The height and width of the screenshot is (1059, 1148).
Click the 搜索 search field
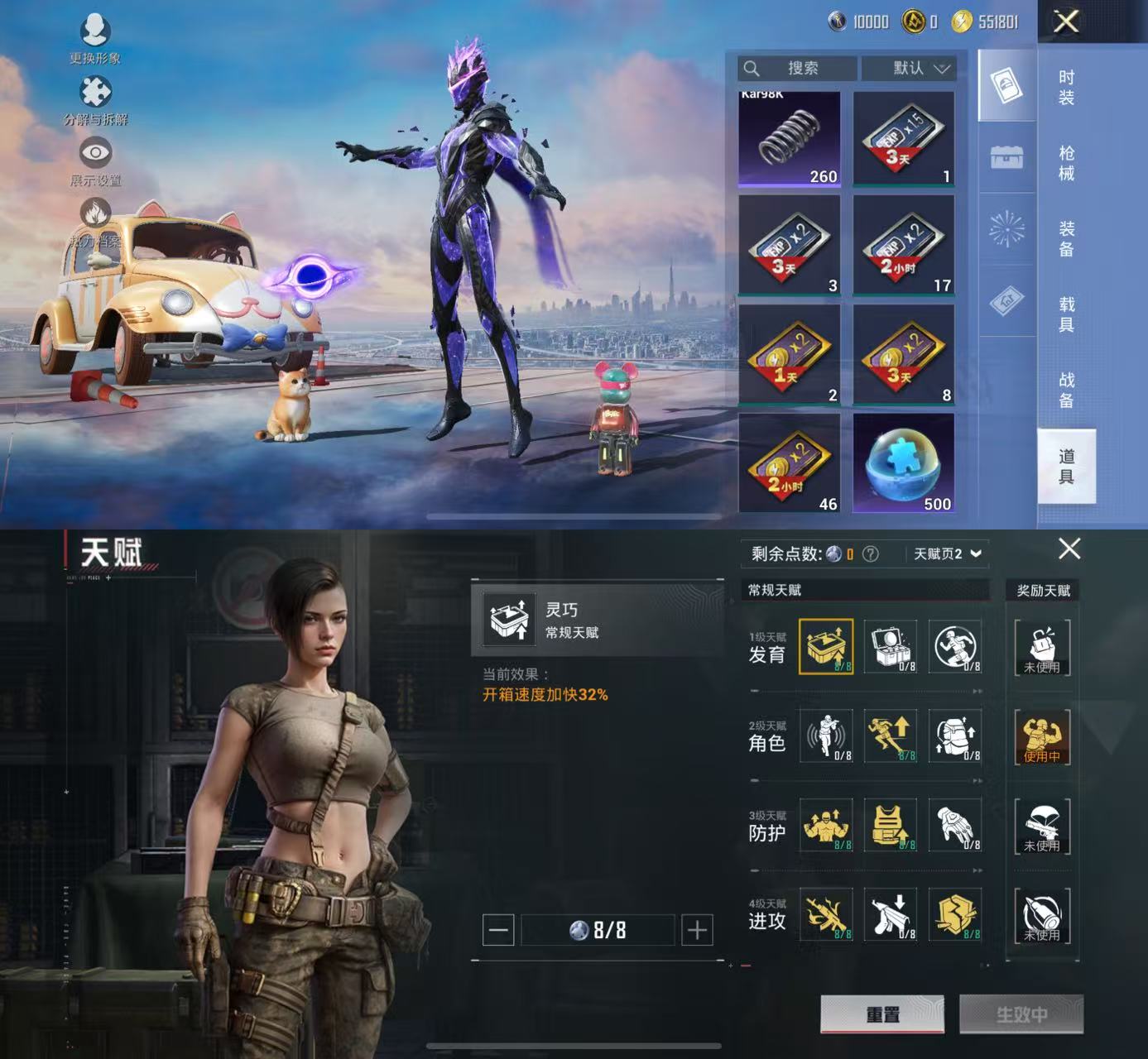click(797, 69)
